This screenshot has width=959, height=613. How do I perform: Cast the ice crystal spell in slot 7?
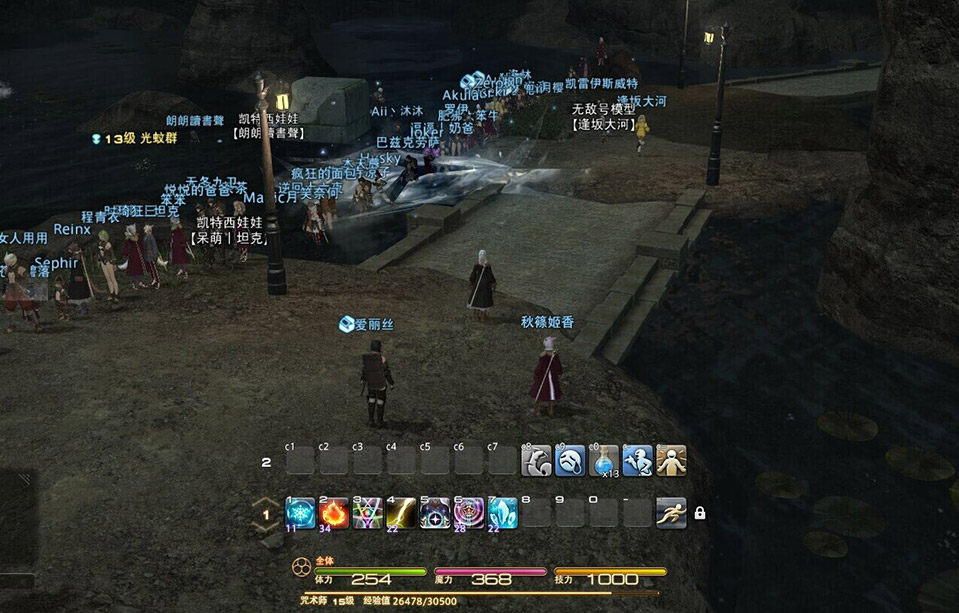click(x=503, y=513)
